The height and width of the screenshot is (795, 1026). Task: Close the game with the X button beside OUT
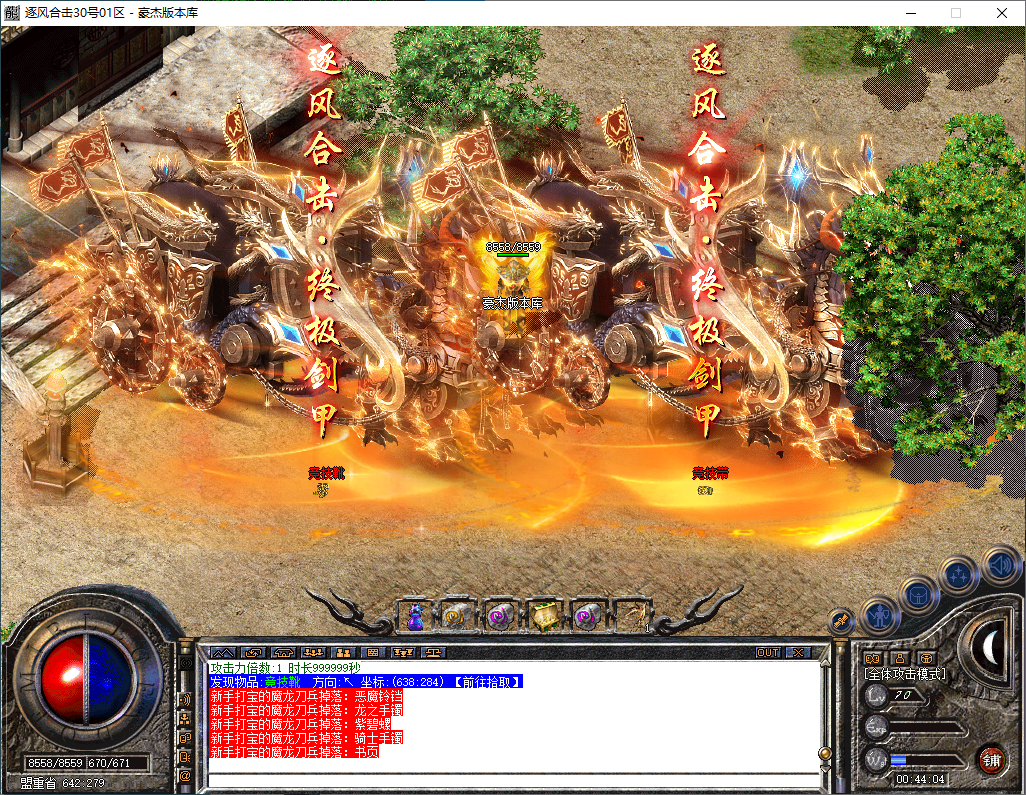797,652
